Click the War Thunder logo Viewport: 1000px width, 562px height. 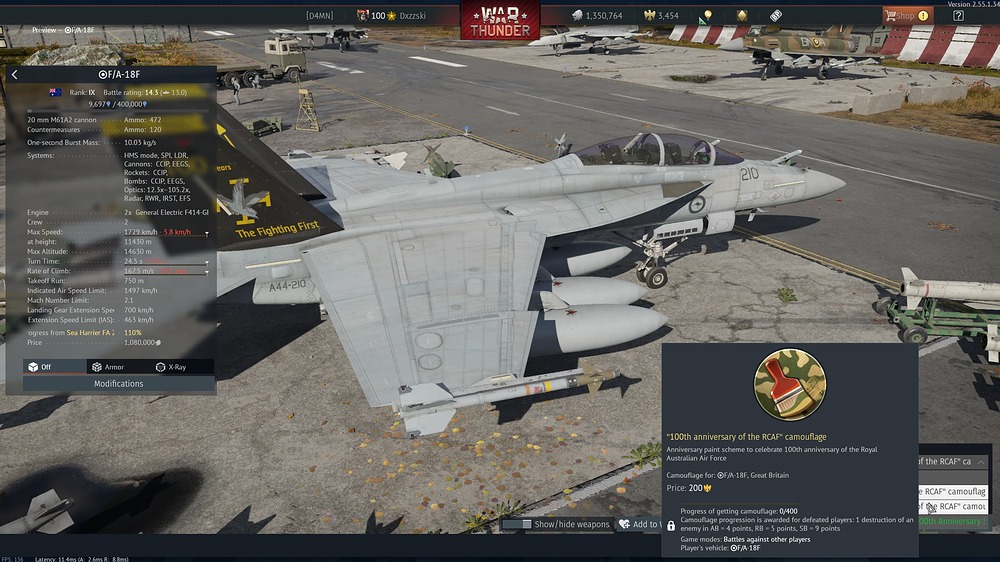point(500,18)
